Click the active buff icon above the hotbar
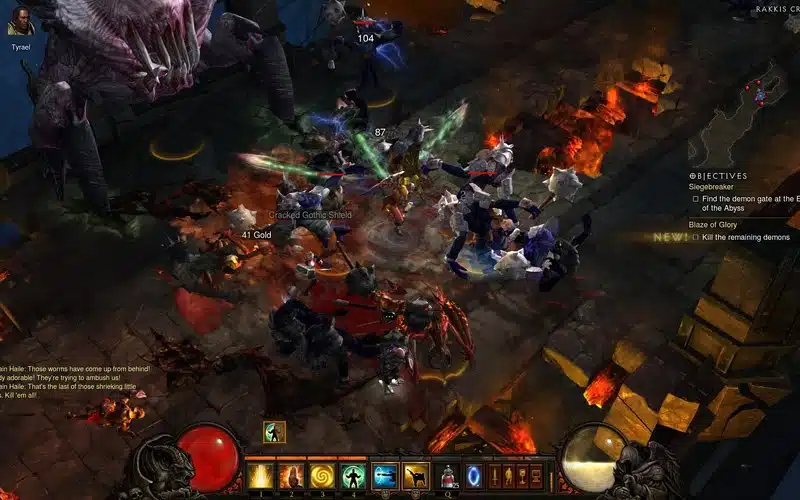This screenshot has height=500, width=800. pyautogui.click(x=274, y=432)
